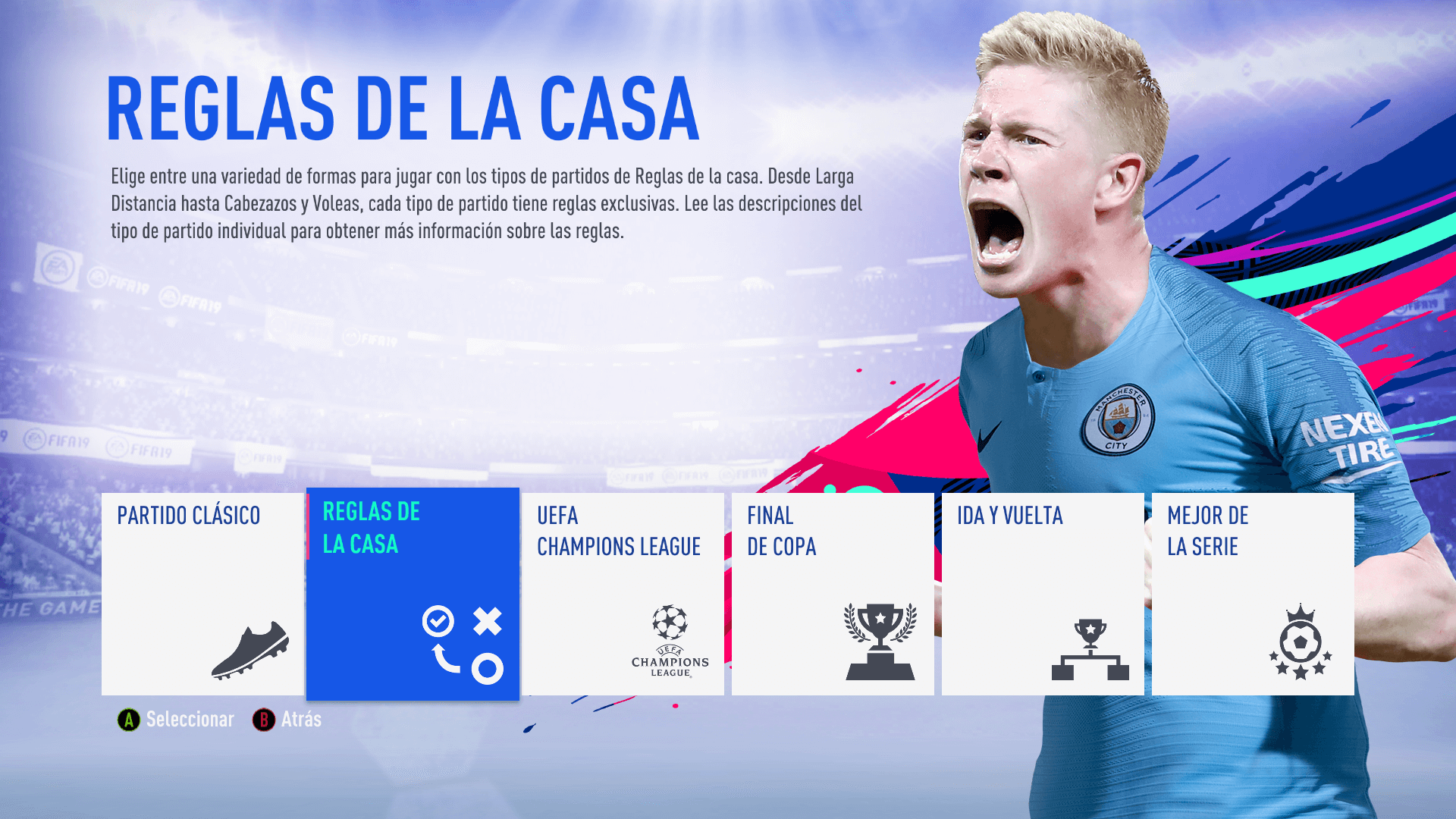Open the Reglas de la Casa tile
The width and height of the screenshot is (1456, 819).
coord(413,594)
